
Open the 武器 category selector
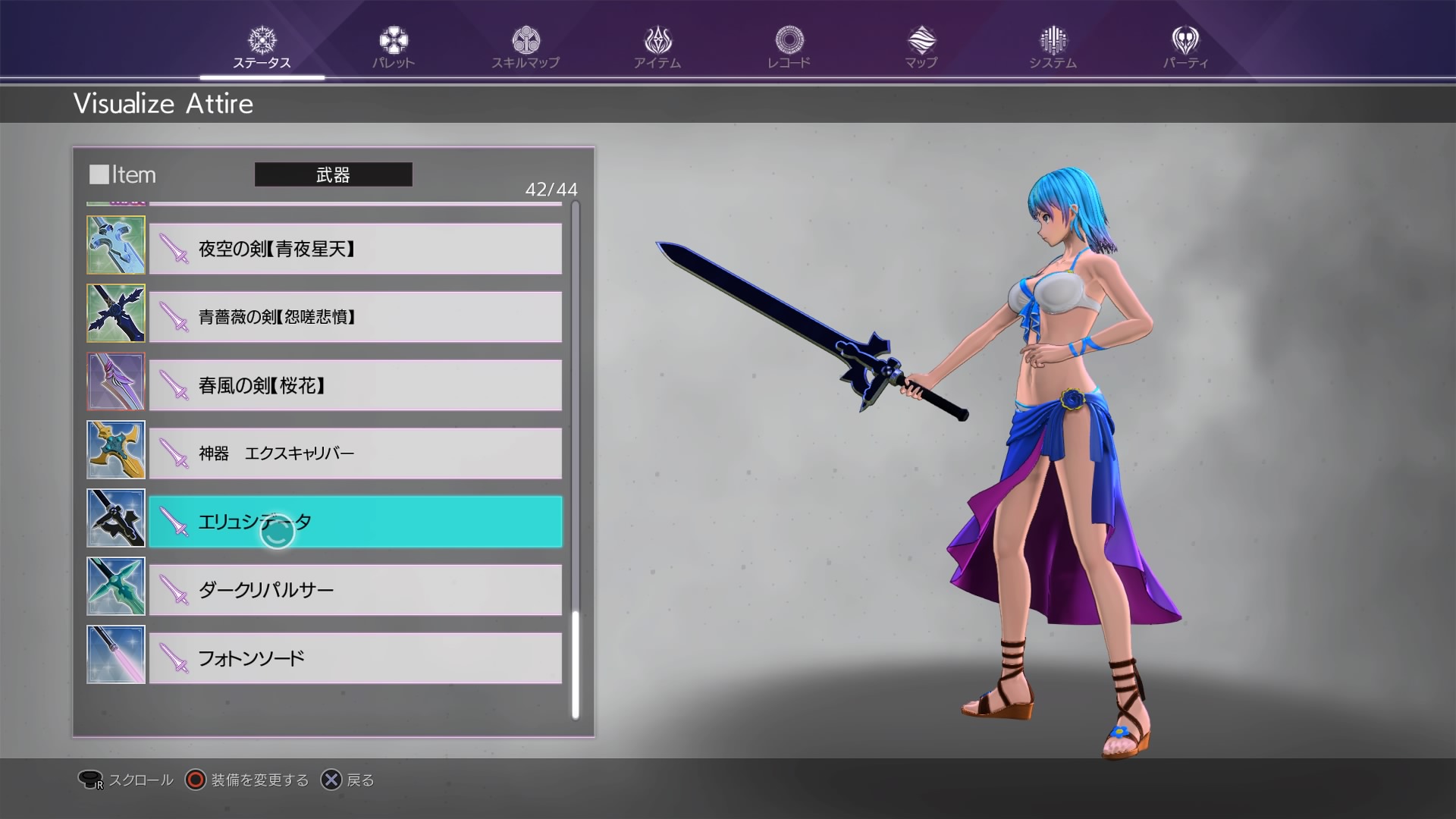click(x=334, y=174)
